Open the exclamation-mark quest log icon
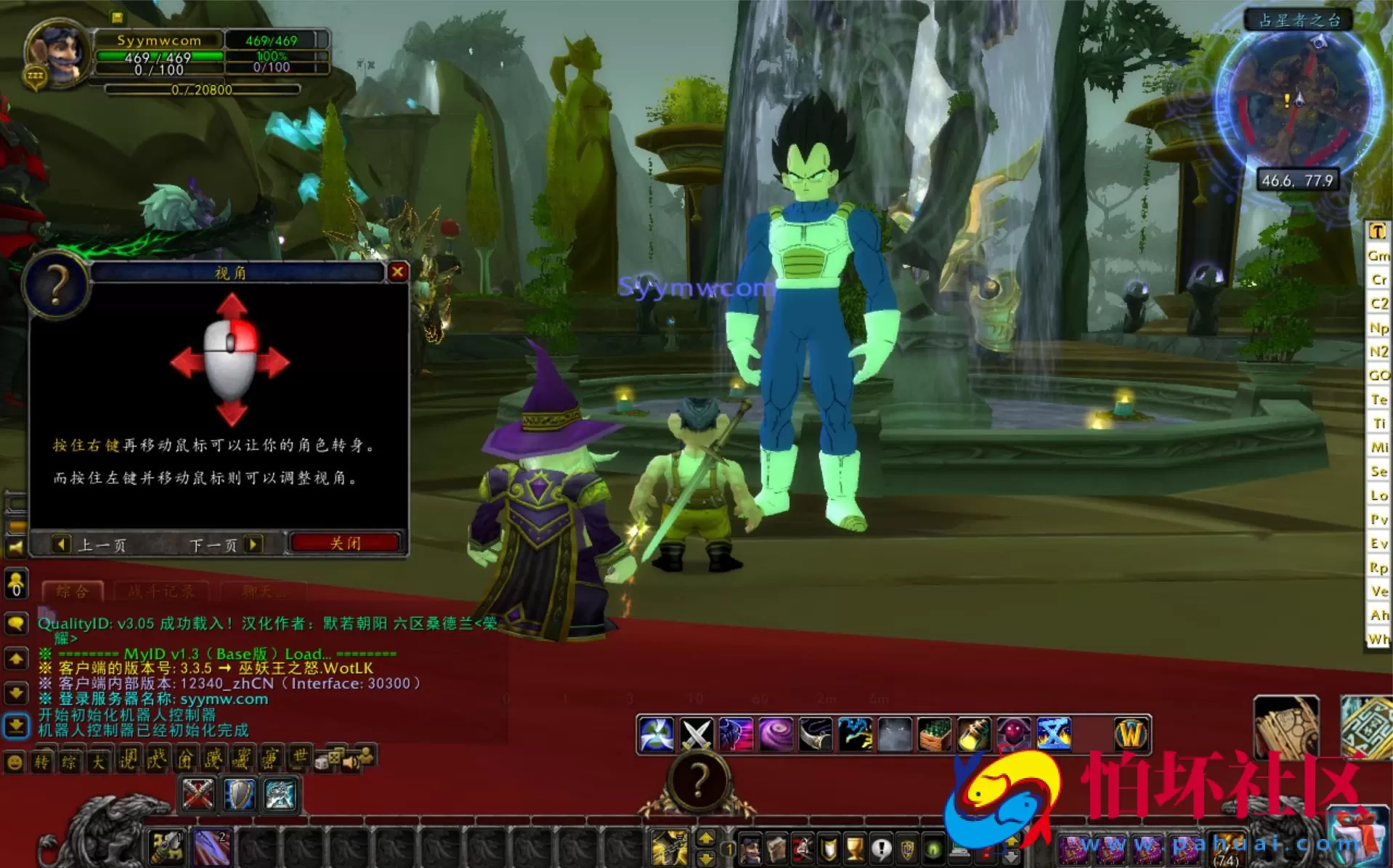Viewport: 1393px width, 868px height. pos(881,849)
